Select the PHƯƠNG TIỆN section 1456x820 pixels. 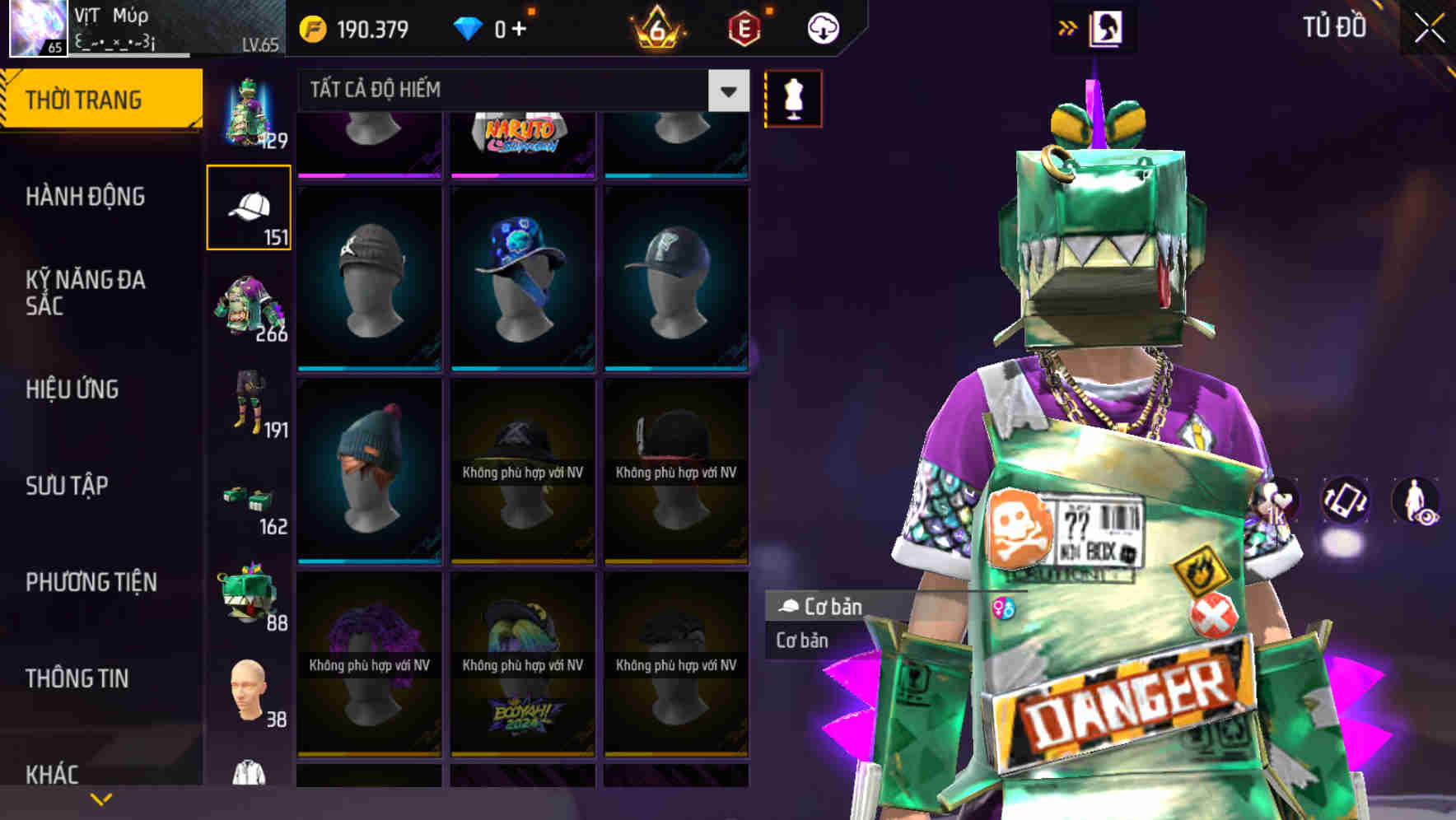91,582
